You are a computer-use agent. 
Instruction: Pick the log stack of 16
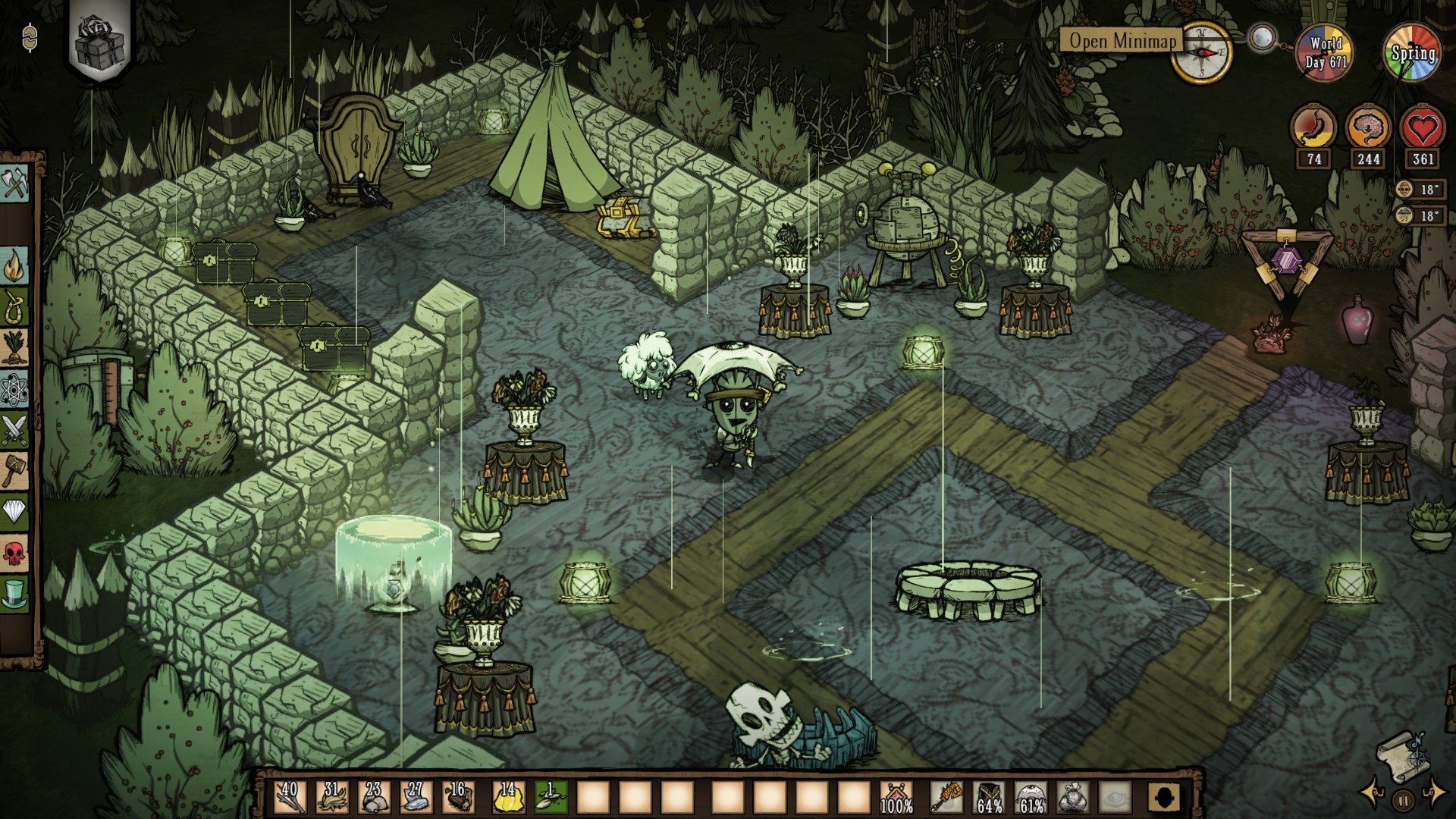(457, 798)
